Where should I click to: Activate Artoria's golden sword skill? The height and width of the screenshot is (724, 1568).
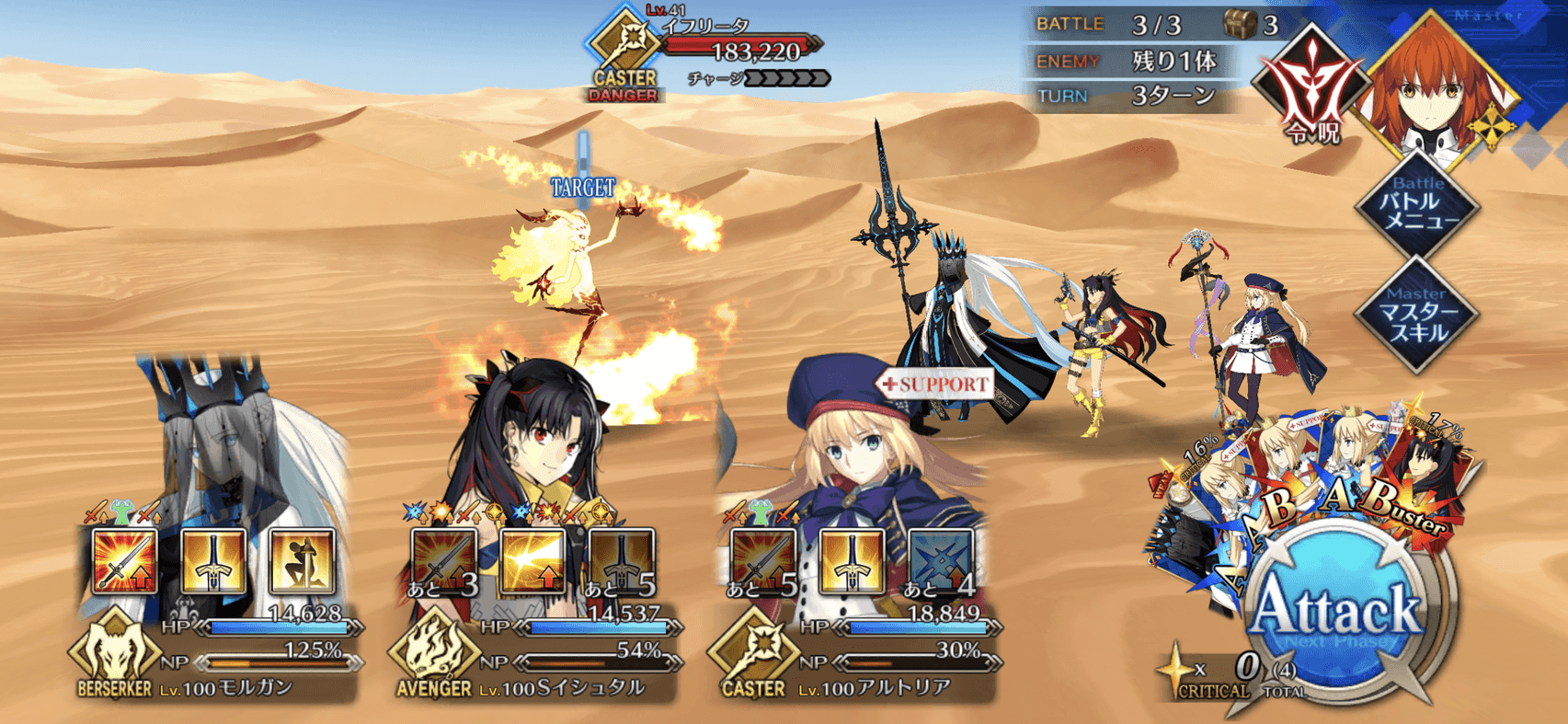(x=852, y=560)
